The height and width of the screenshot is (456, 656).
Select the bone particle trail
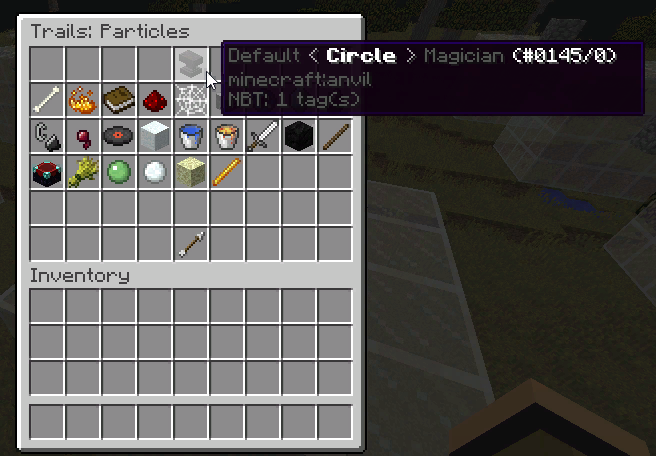[x=46, y=100]
